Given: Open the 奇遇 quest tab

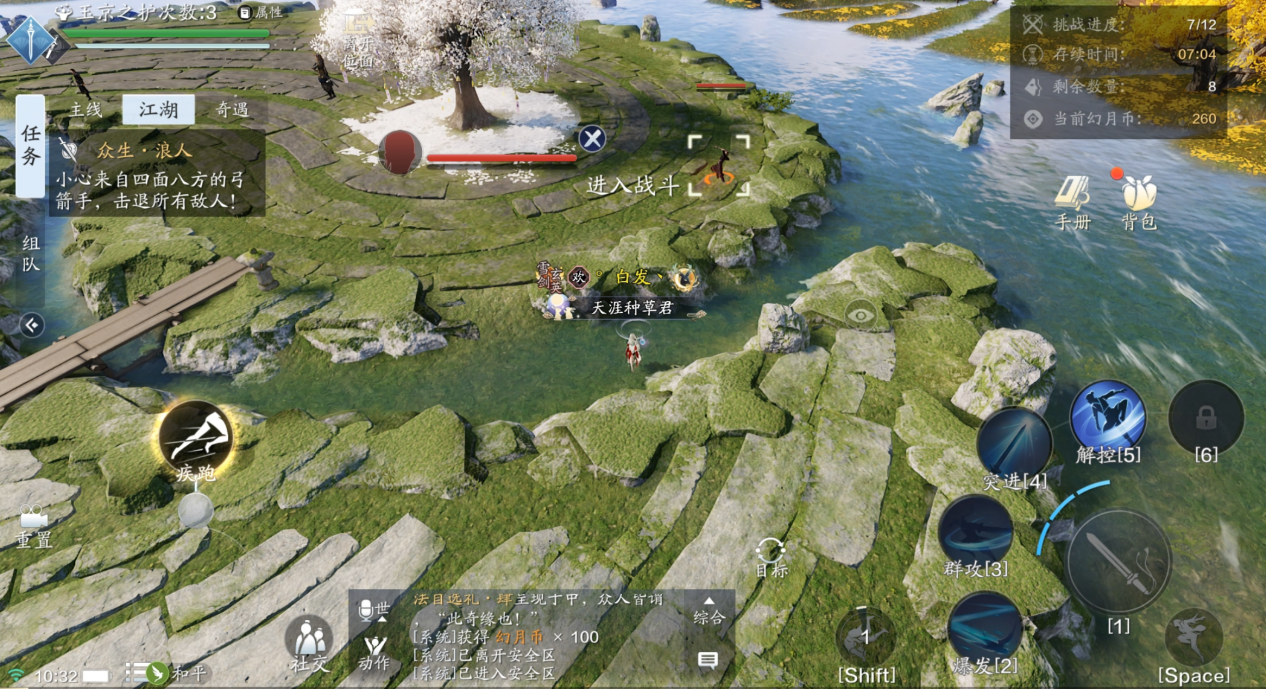Looking at the screenshot, I should coord(232,110).
